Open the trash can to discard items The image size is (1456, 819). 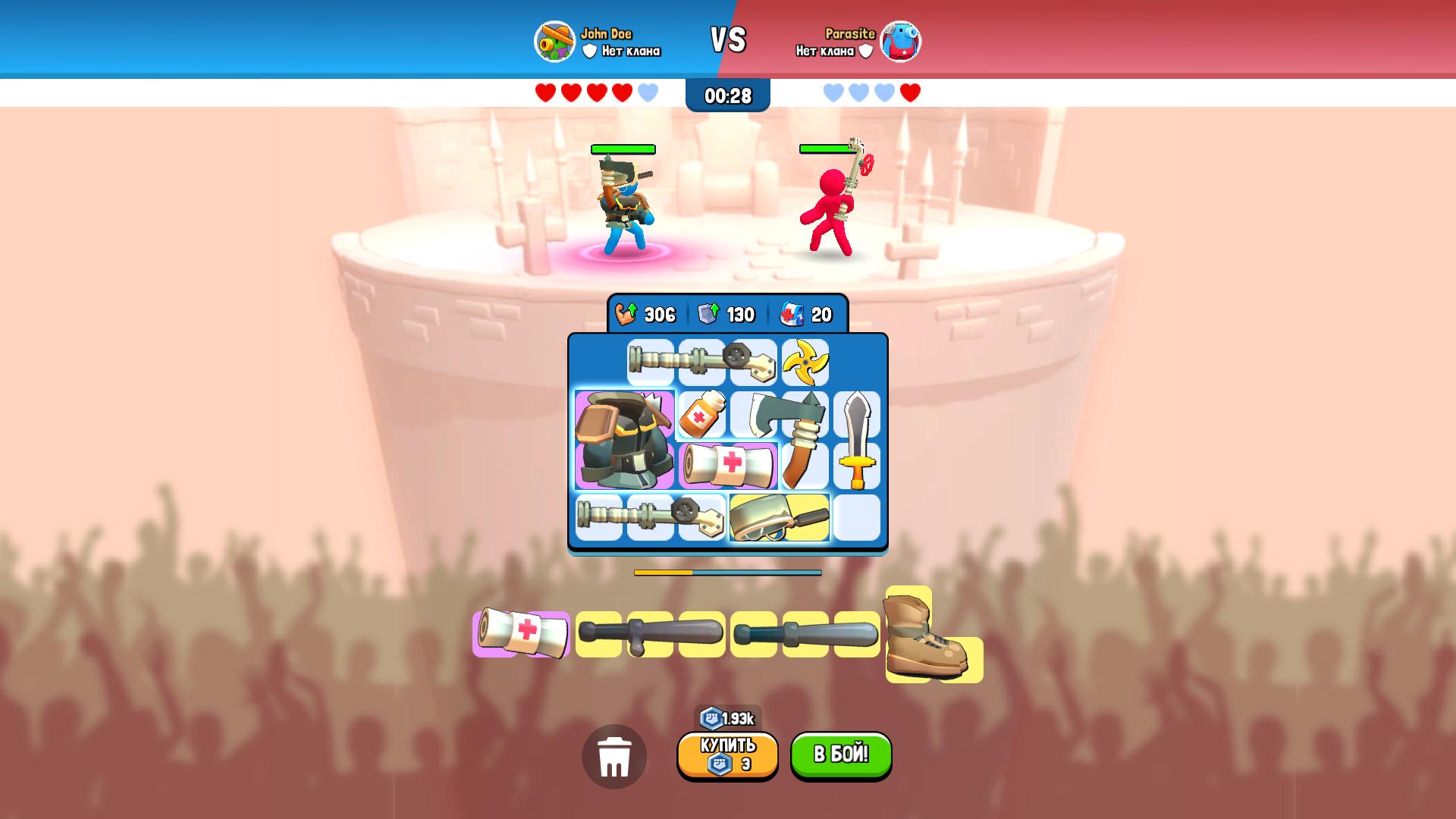(616, 757)
